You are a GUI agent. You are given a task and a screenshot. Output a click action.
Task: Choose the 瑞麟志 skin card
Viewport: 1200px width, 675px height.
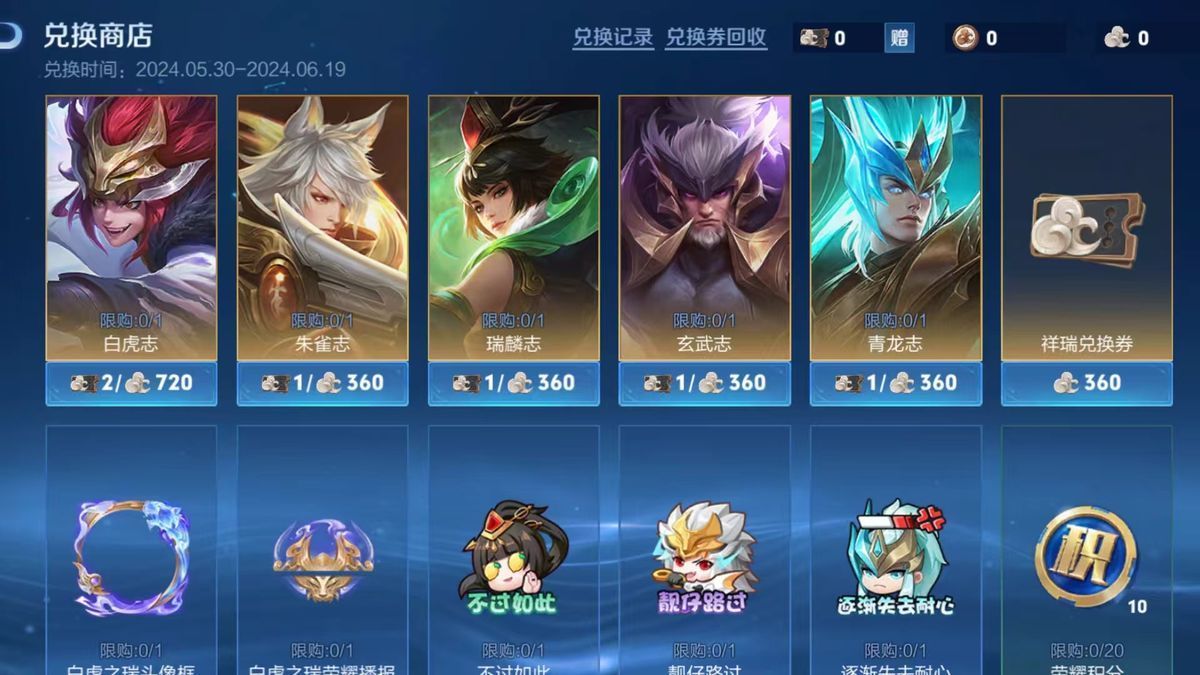coord(513,228)
